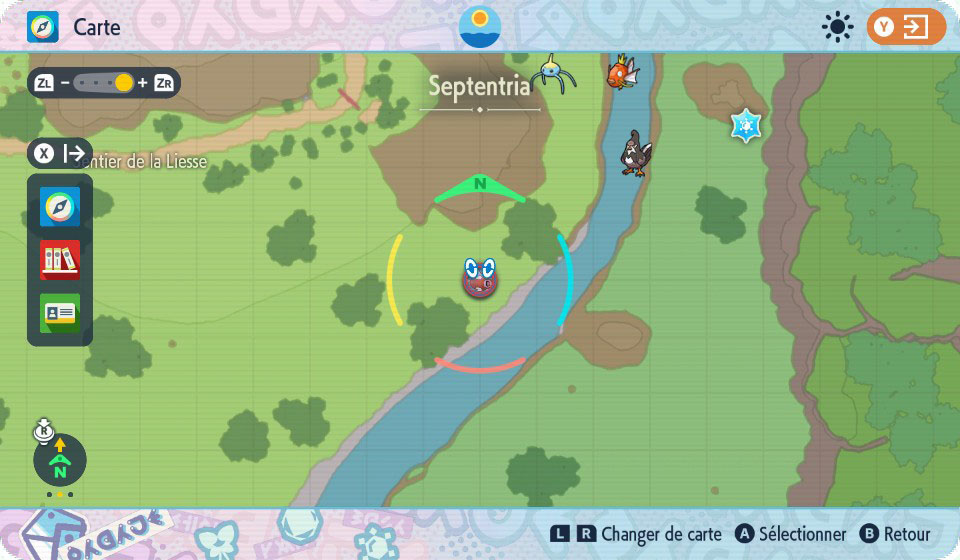Toggle the north-lock map orientation icon
The height and width of the screenshot is (560, 960).
(60, 460)
